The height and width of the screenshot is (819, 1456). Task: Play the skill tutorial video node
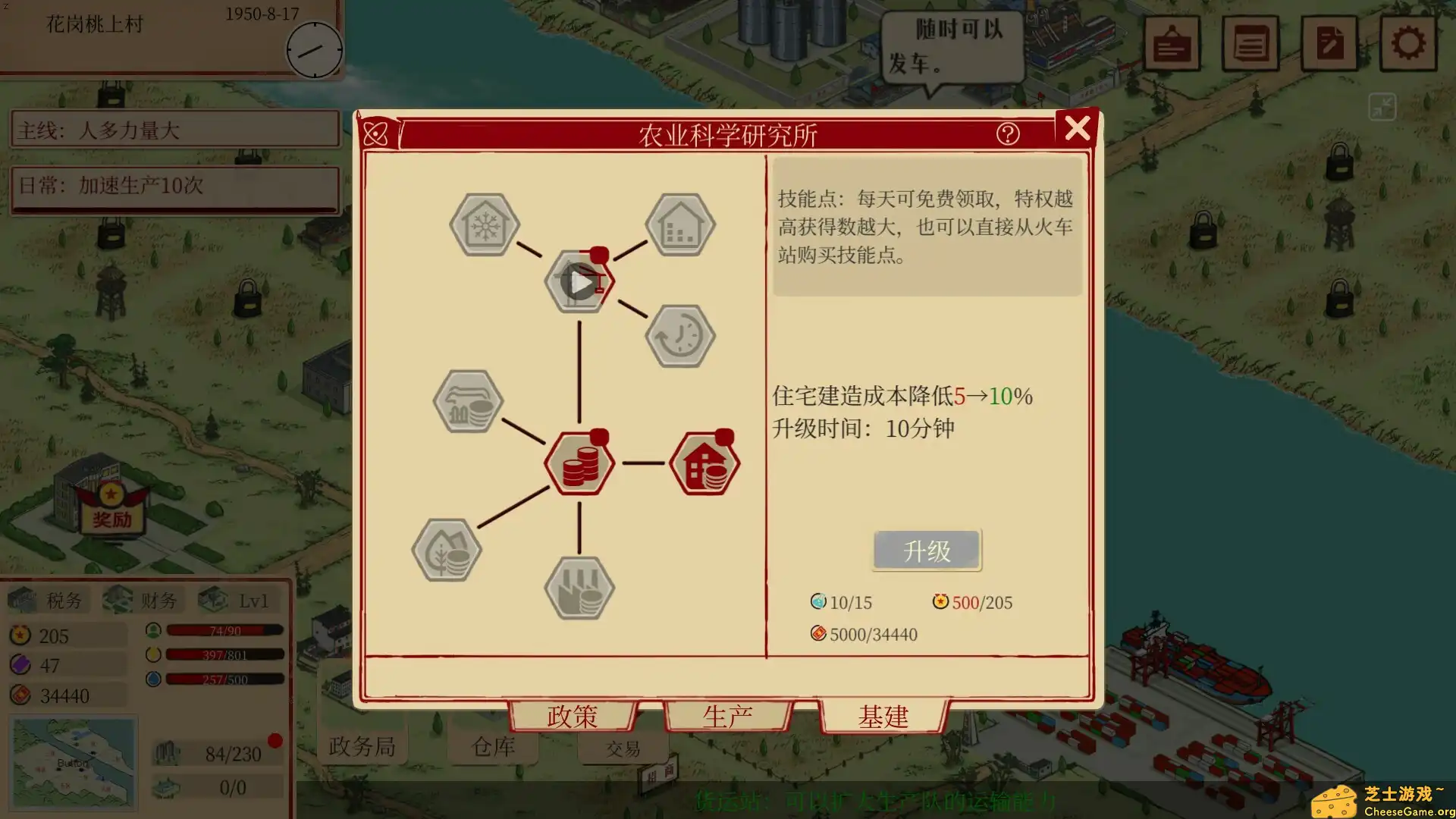pyautogui.click(x=580, y=282)
